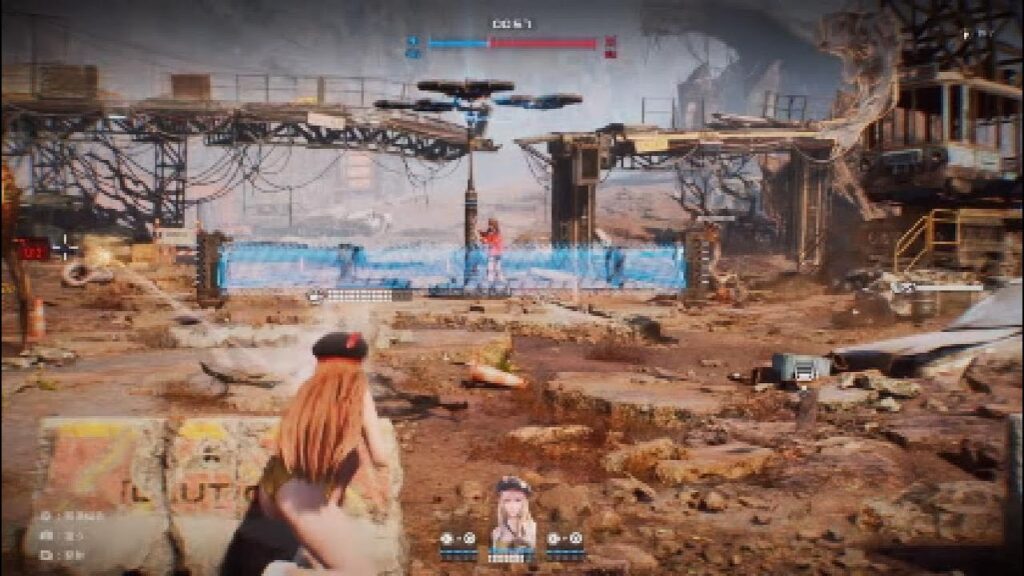This screenshot has height=576, width=1024.
Task: Choose the squad slot left of the portrait
Action: pos(458,543)
